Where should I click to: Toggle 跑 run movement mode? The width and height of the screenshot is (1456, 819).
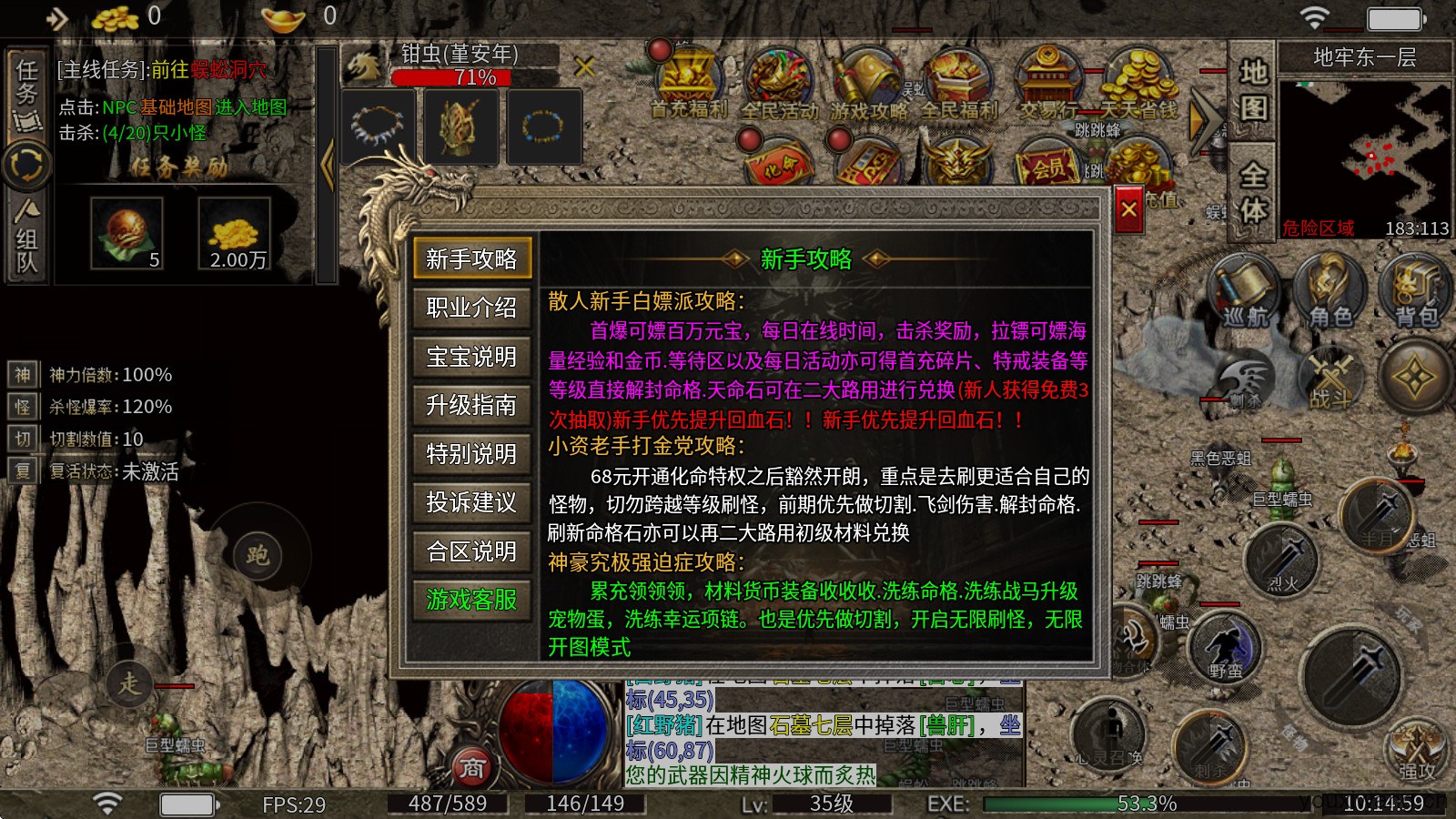[x=259, y=555]
